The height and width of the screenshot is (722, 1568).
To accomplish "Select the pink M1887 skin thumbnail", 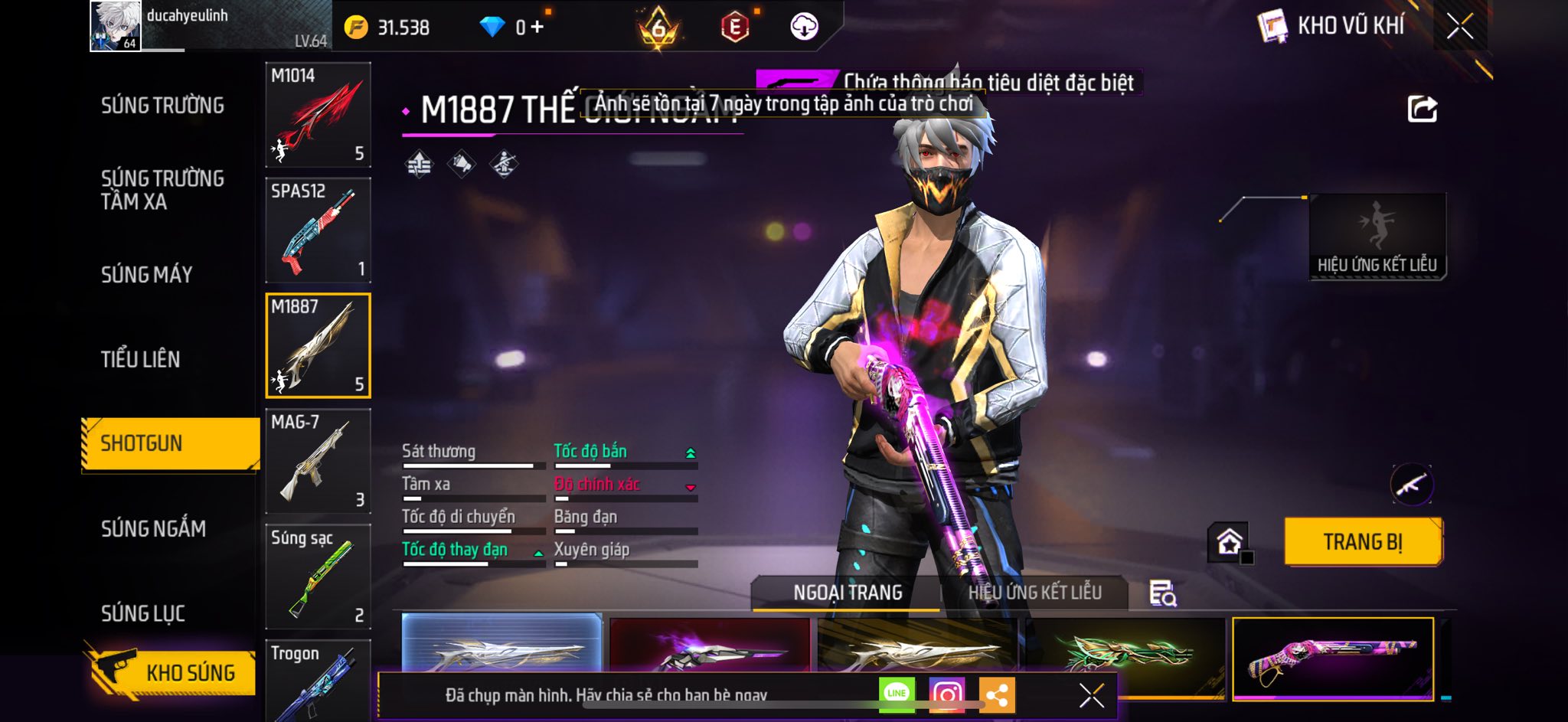I will coord(1332,658).
